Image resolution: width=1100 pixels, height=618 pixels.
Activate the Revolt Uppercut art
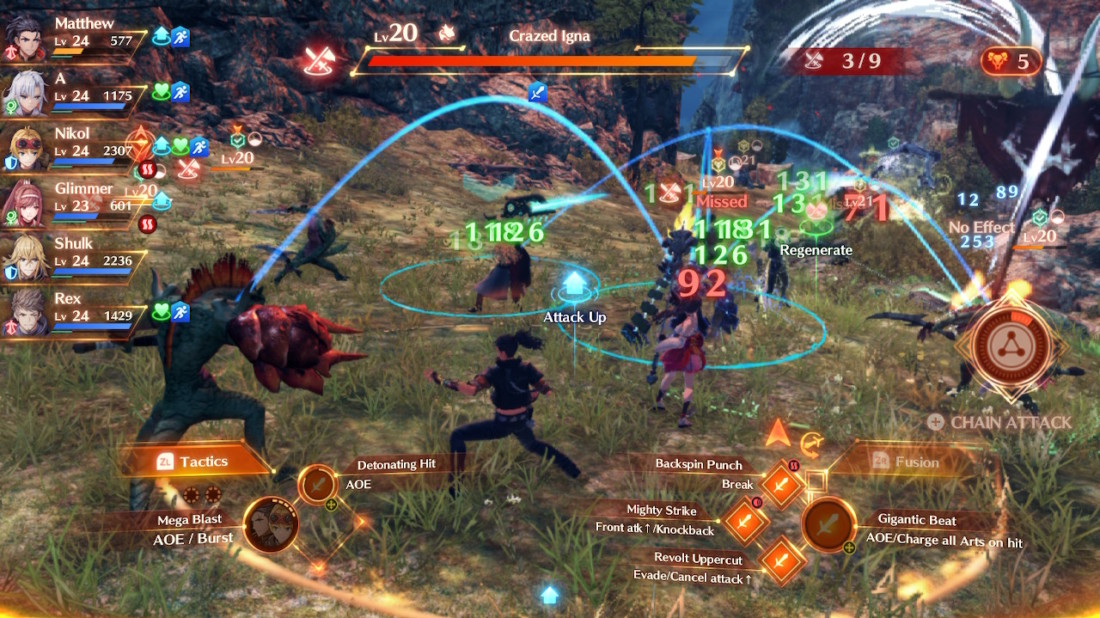[784, 560]
